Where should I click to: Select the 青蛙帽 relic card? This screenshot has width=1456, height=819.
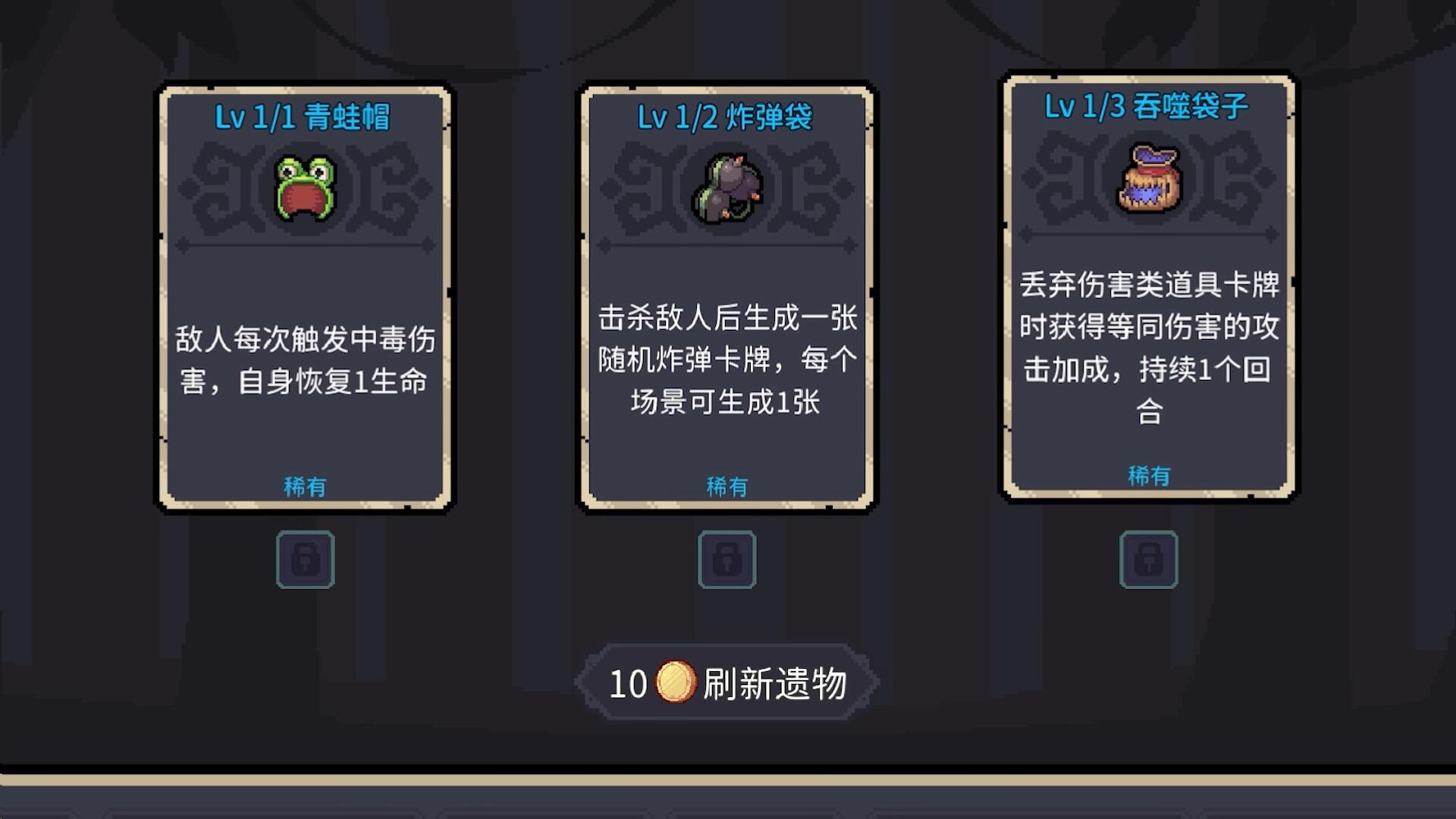click(x=306, y=296)
